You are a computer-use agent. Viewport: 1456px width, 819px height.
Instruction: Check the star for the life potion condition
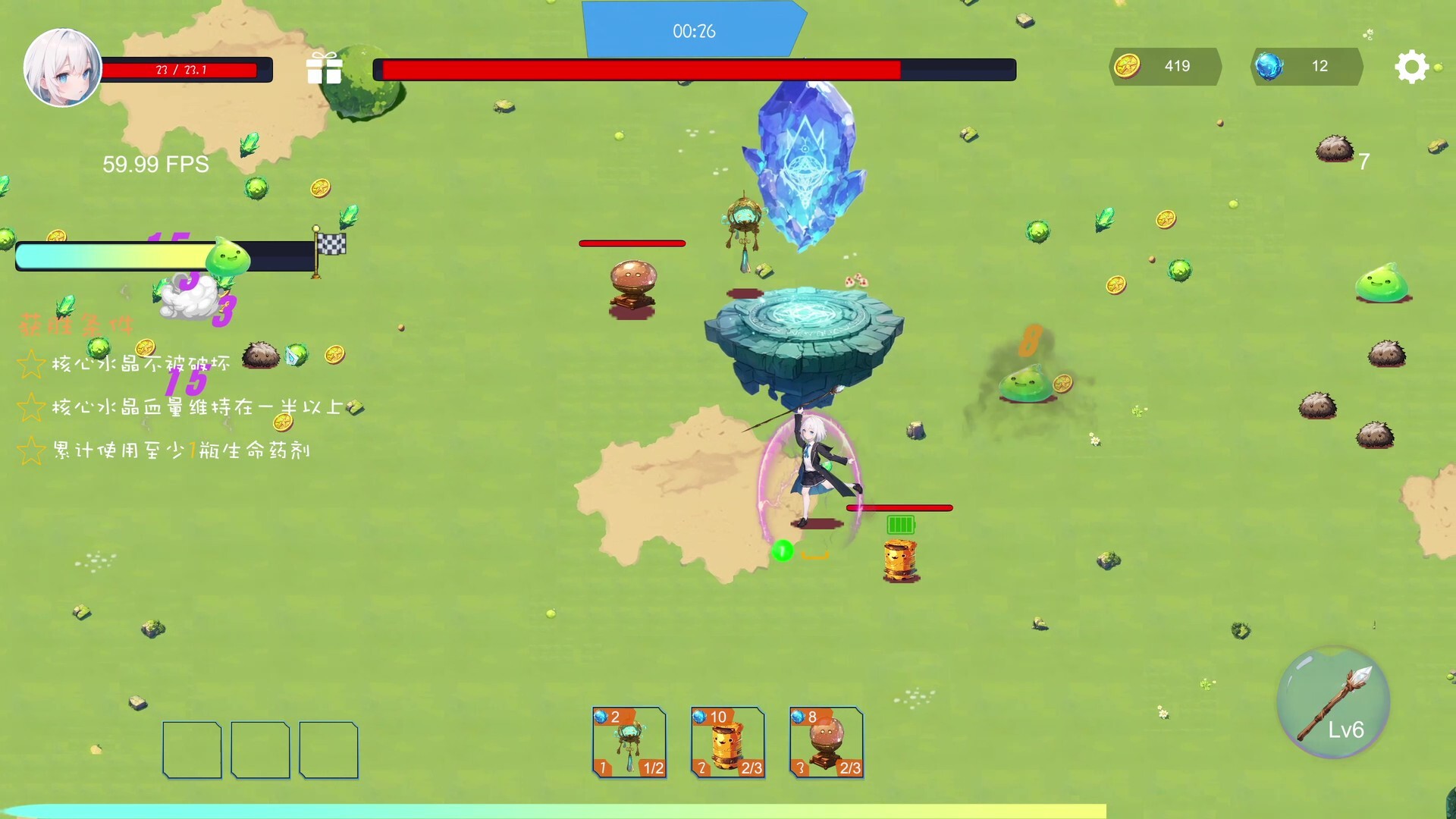31,450
